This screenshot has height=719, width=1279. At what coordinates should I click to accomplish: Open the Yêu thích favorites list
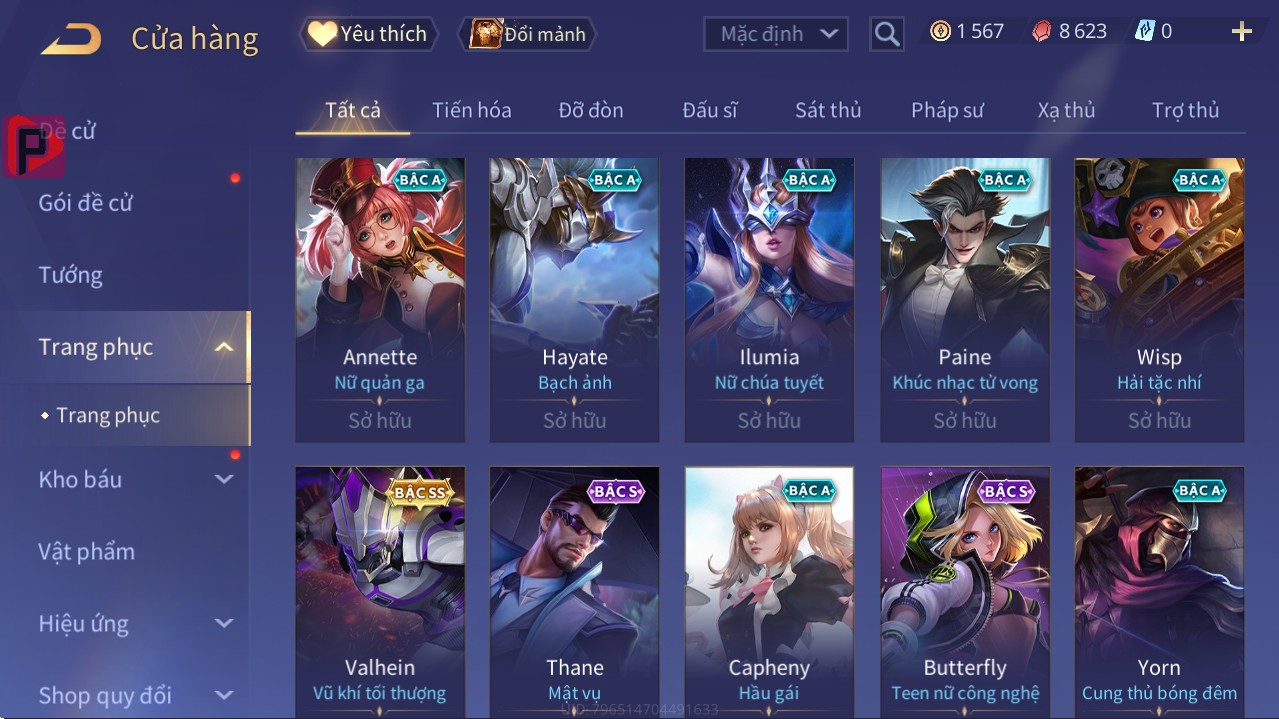(x=367, y=34)
